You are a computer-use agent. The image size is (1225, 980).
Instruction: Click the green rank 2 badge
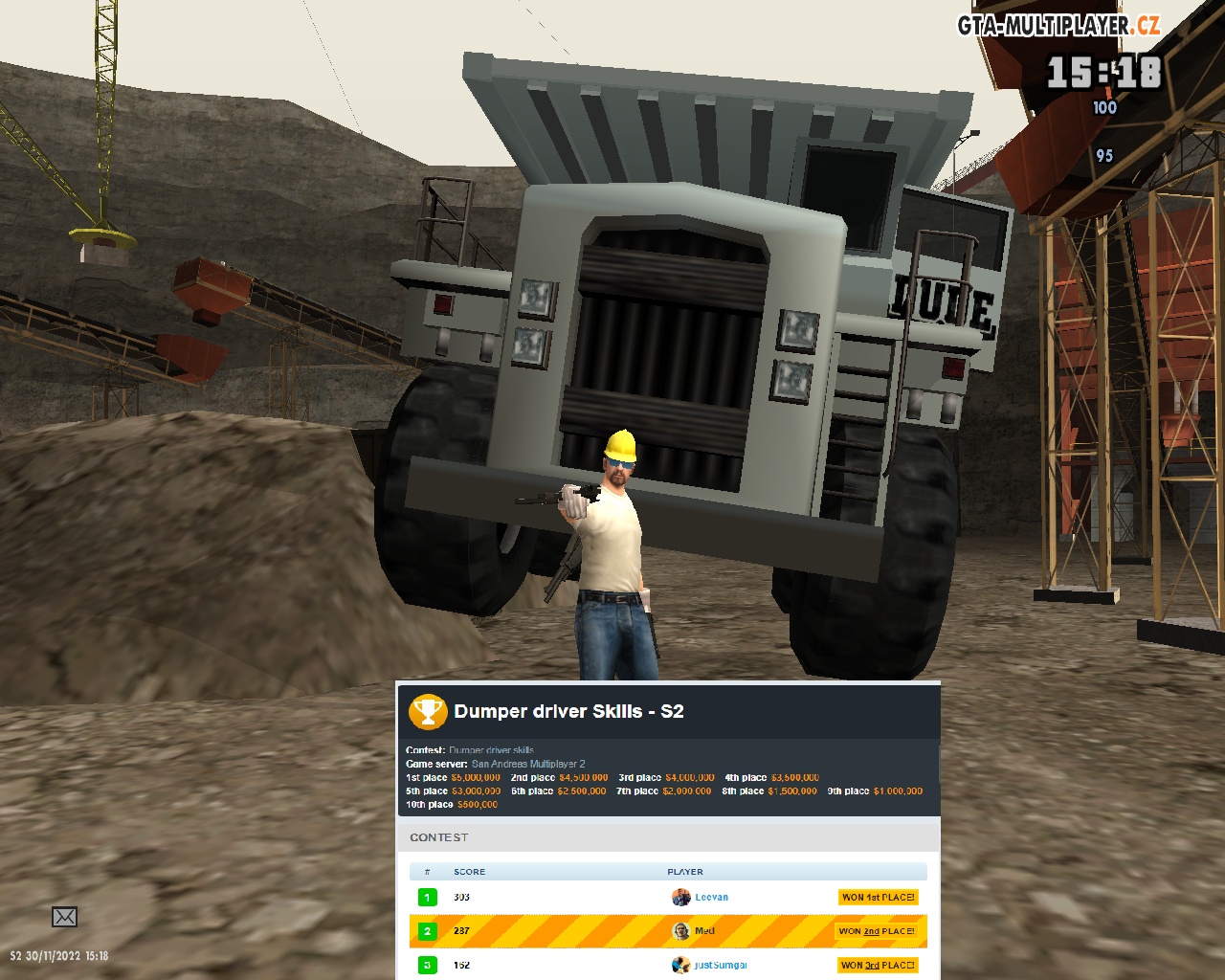click(x=428, y=930)
